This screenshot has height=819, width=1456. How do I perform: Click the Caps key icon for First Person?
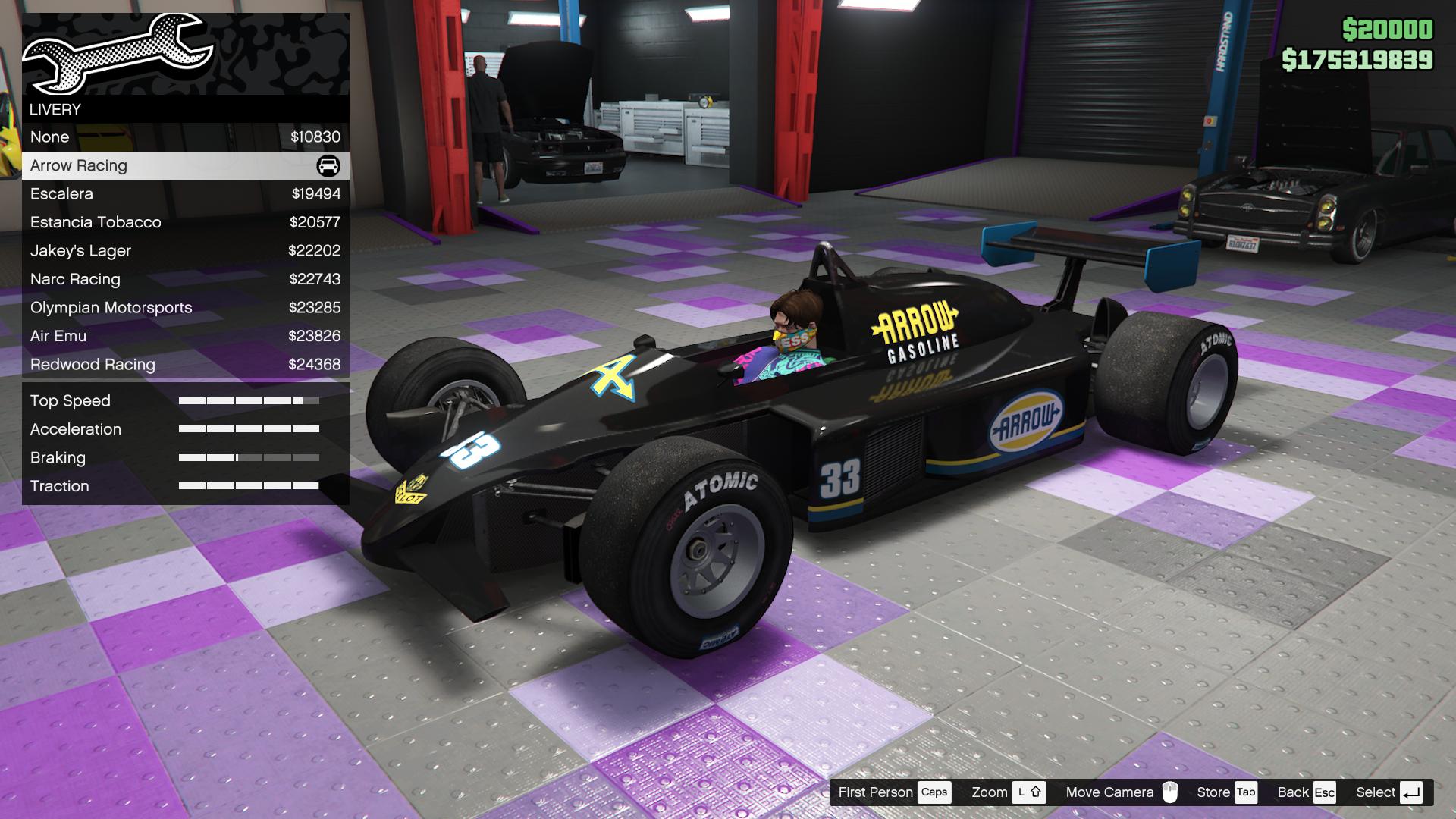point(934,792)
